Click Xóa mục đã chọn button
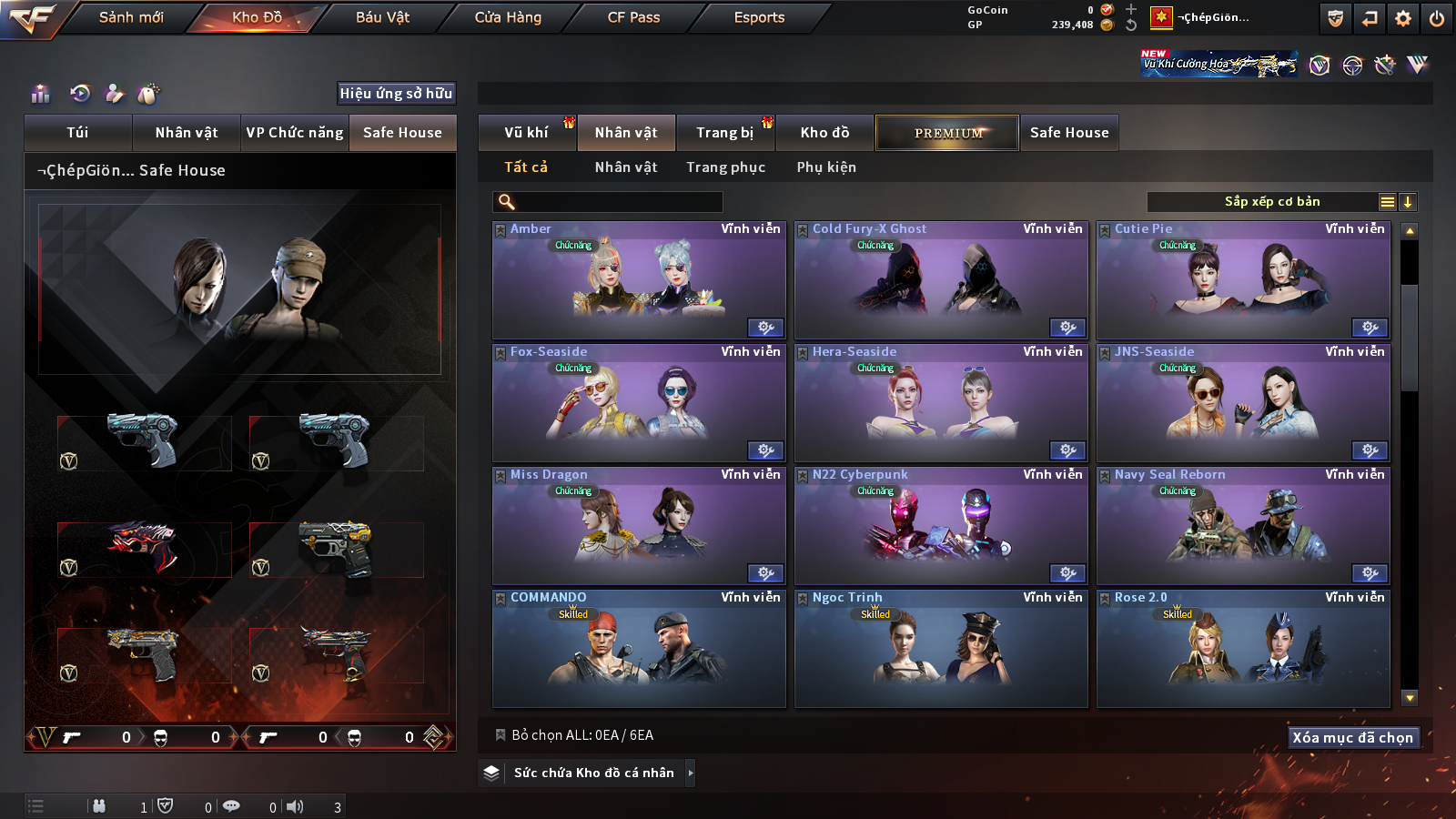The width and height of the screenshot is (1456, 819). click(1352, 737)
